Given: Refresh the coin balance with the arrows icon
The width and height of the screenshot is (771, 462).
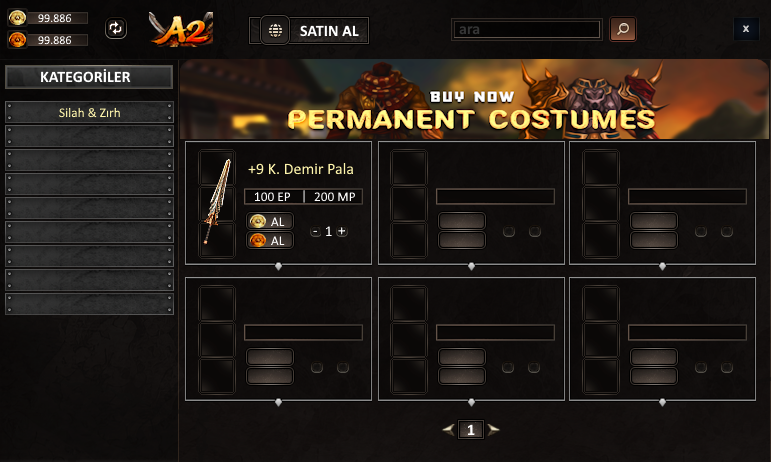Looking at the screenshot, I should 117,29.
